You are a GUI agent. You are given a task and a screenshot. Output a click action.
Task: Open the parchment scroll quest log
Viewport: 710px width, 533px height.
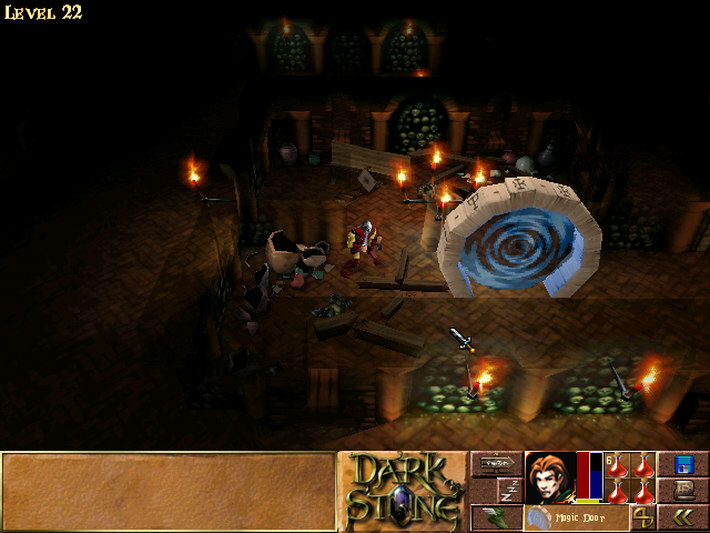pos(684,490)
